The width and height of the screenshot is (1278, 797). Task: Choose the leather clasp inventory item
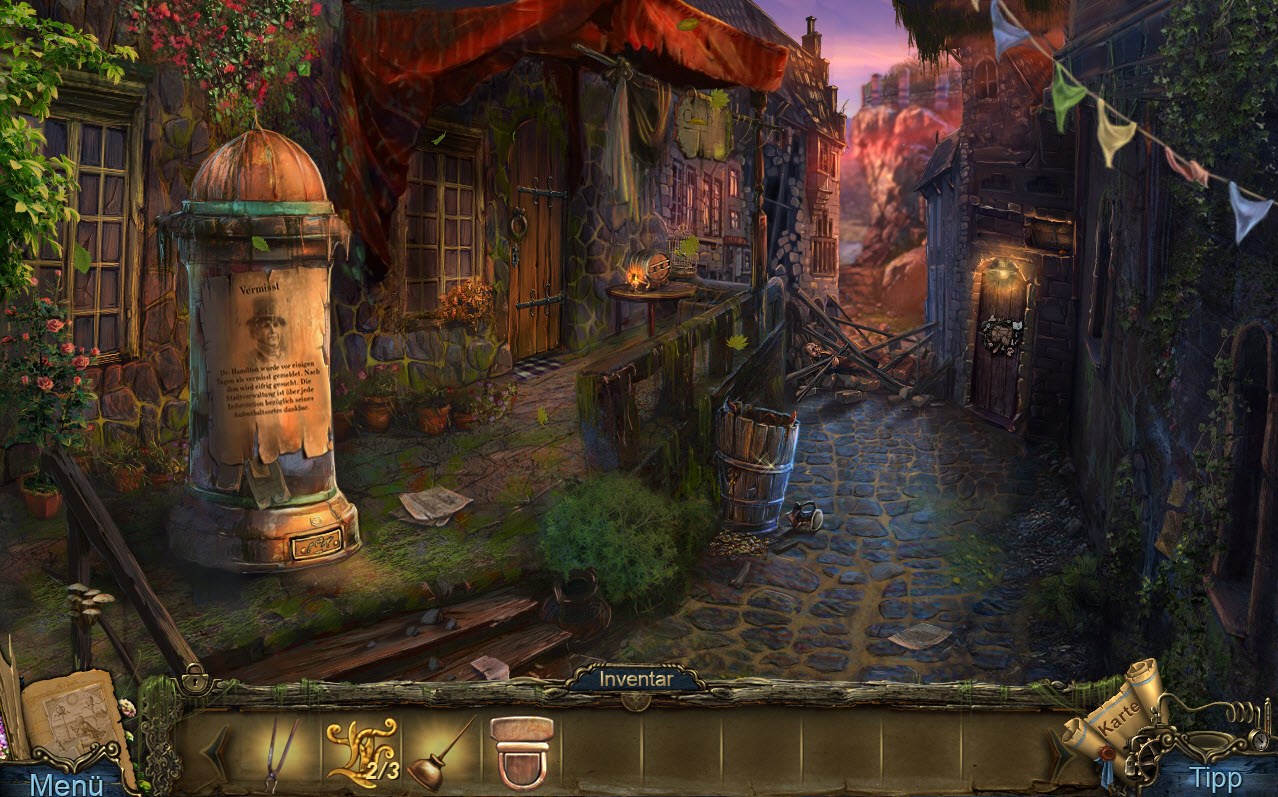[522, 752]
